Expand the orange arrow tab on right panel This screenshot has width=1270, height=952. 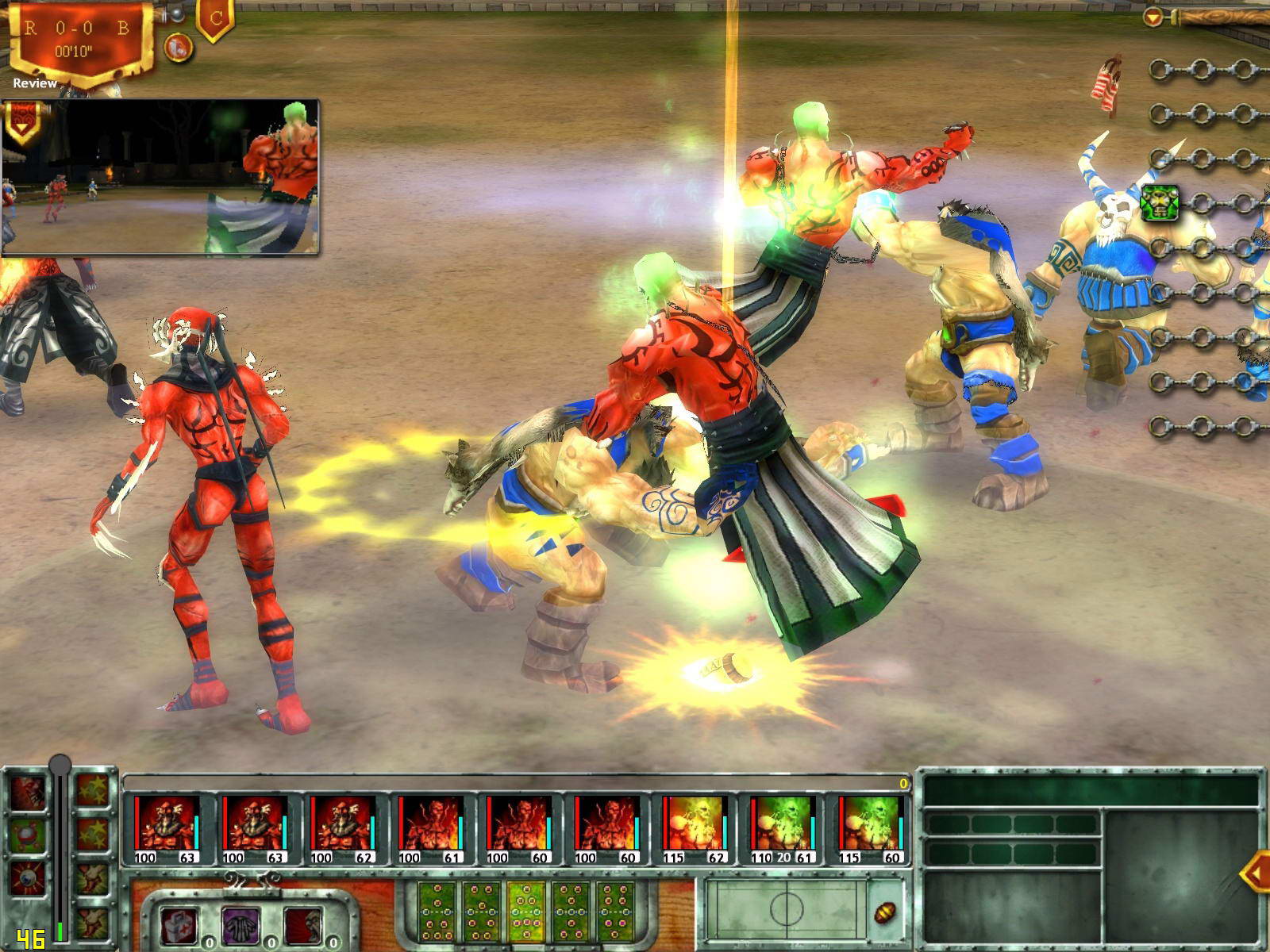click(1254, 873)
